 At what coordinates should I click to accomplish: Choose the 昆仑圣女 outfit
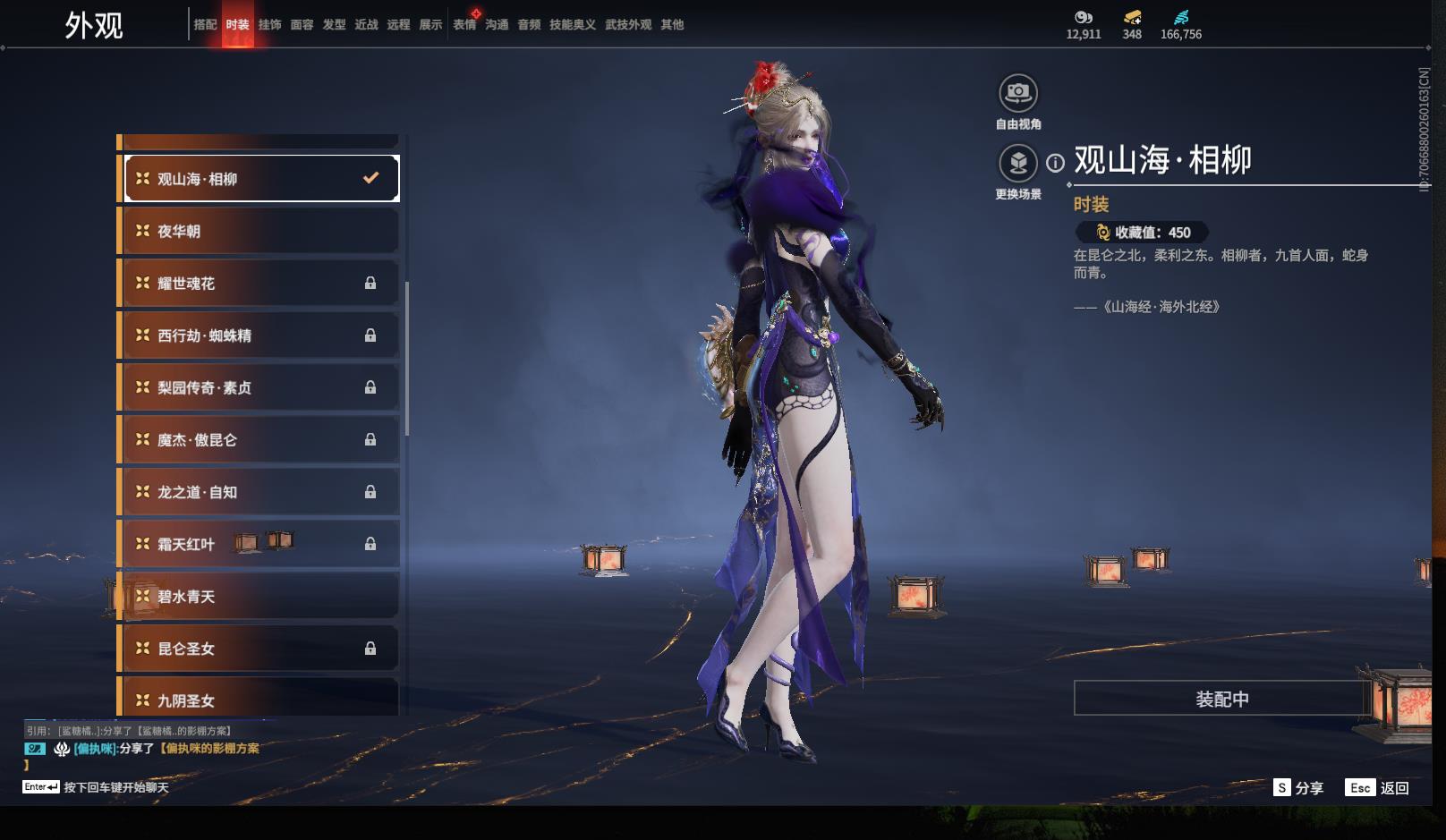[259, 649]
